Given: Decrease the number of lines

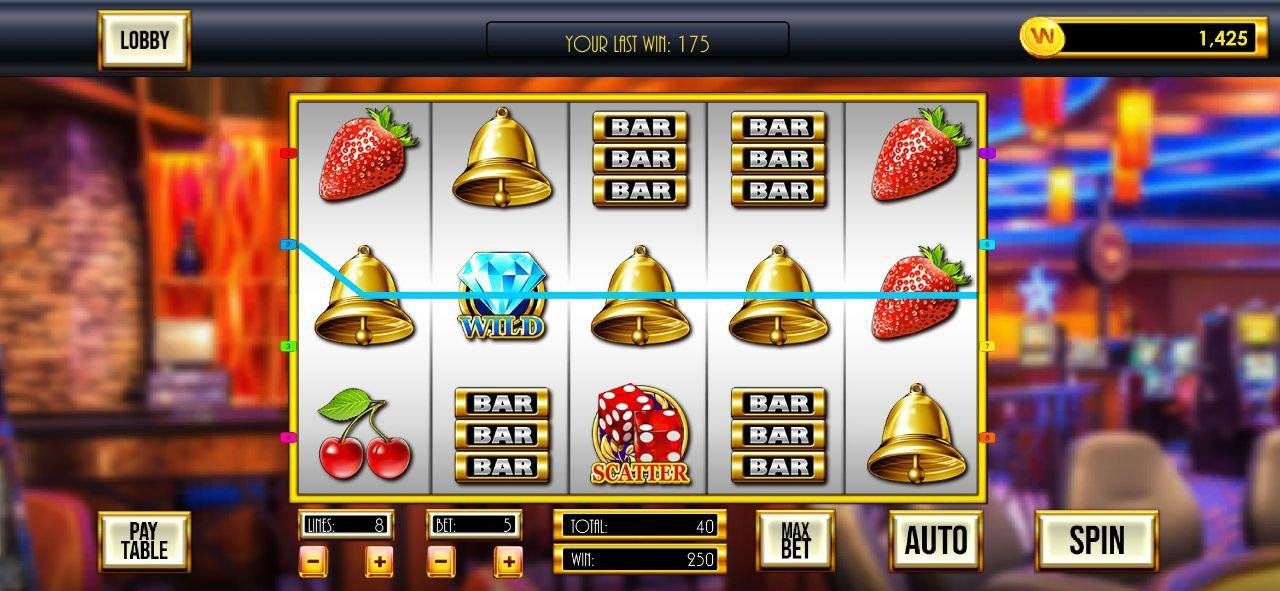Looking at the screenshot, I should [x=313, y=562].
